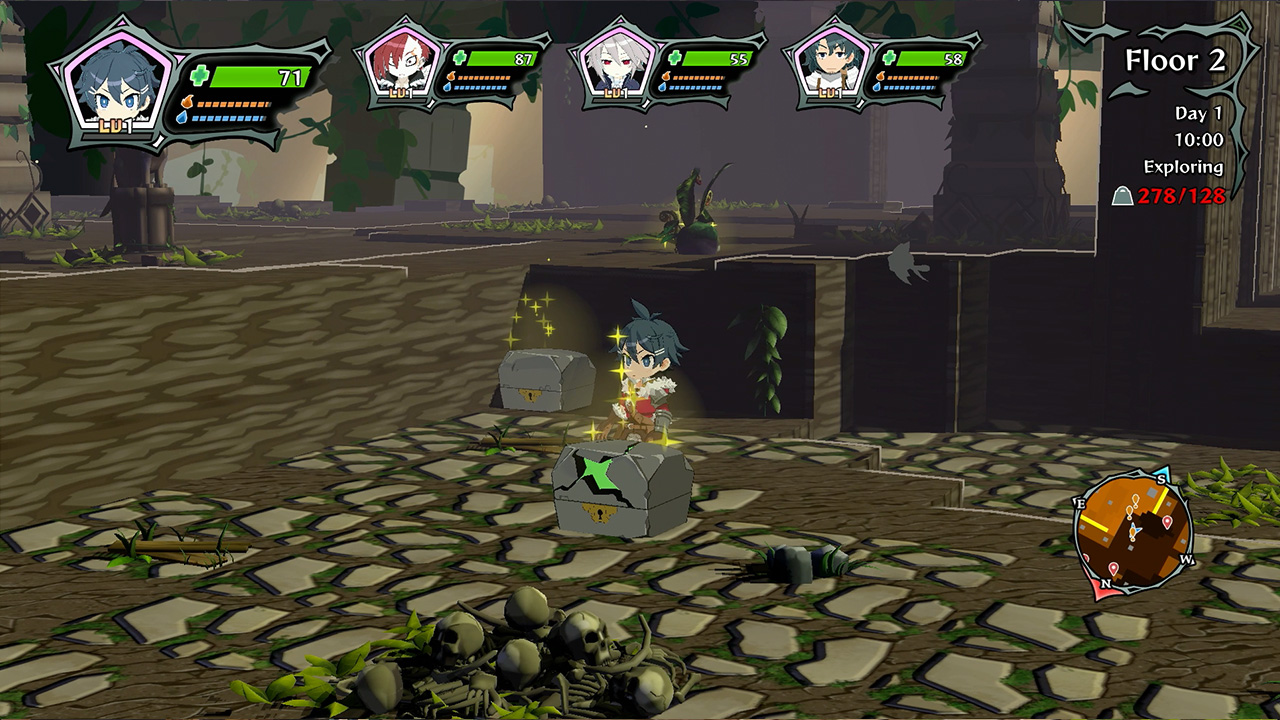
Task: Click the blue water droplet icon on the leader's panel
Action: (183, 117)
